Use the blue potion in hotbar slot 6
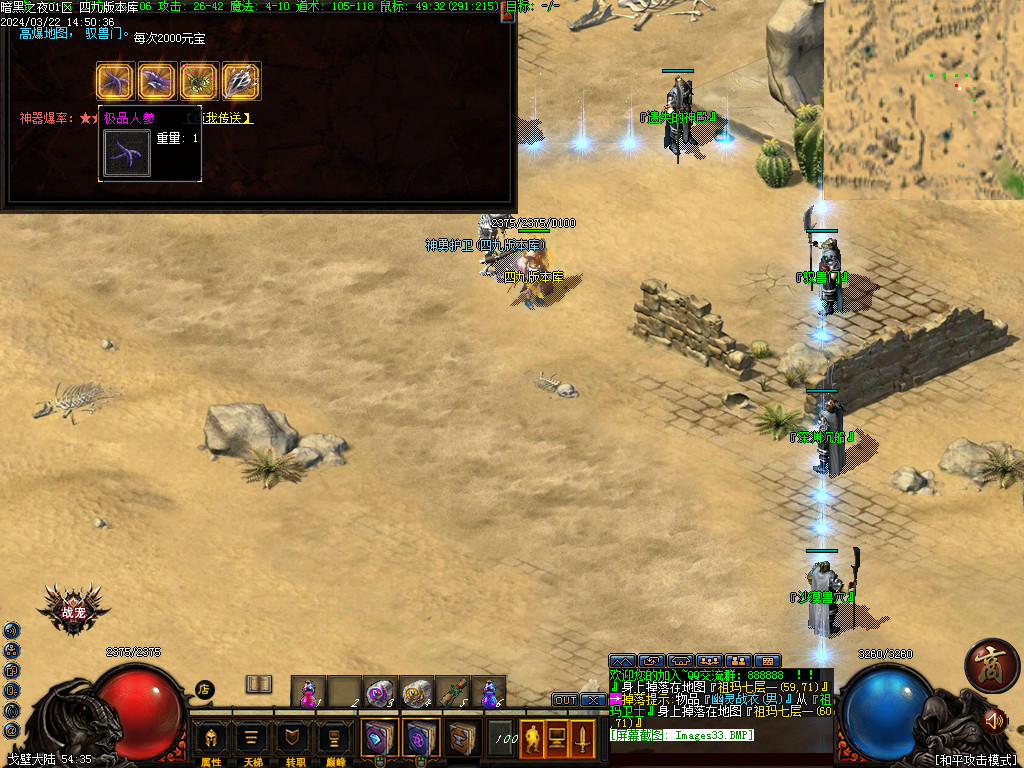The height and width of the screenshot is (768, 1024). point(488,692)
